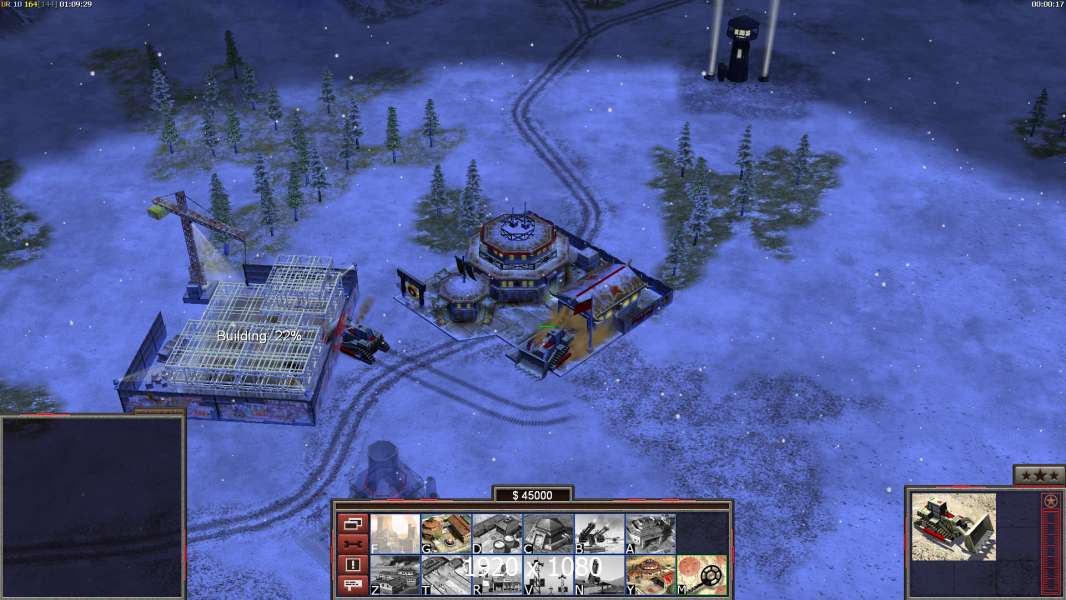The width and height of the screenshot is (1066, 600).
Task: Select the build icon labeled T
Action: pyautogui.click(x=446, y=575)
